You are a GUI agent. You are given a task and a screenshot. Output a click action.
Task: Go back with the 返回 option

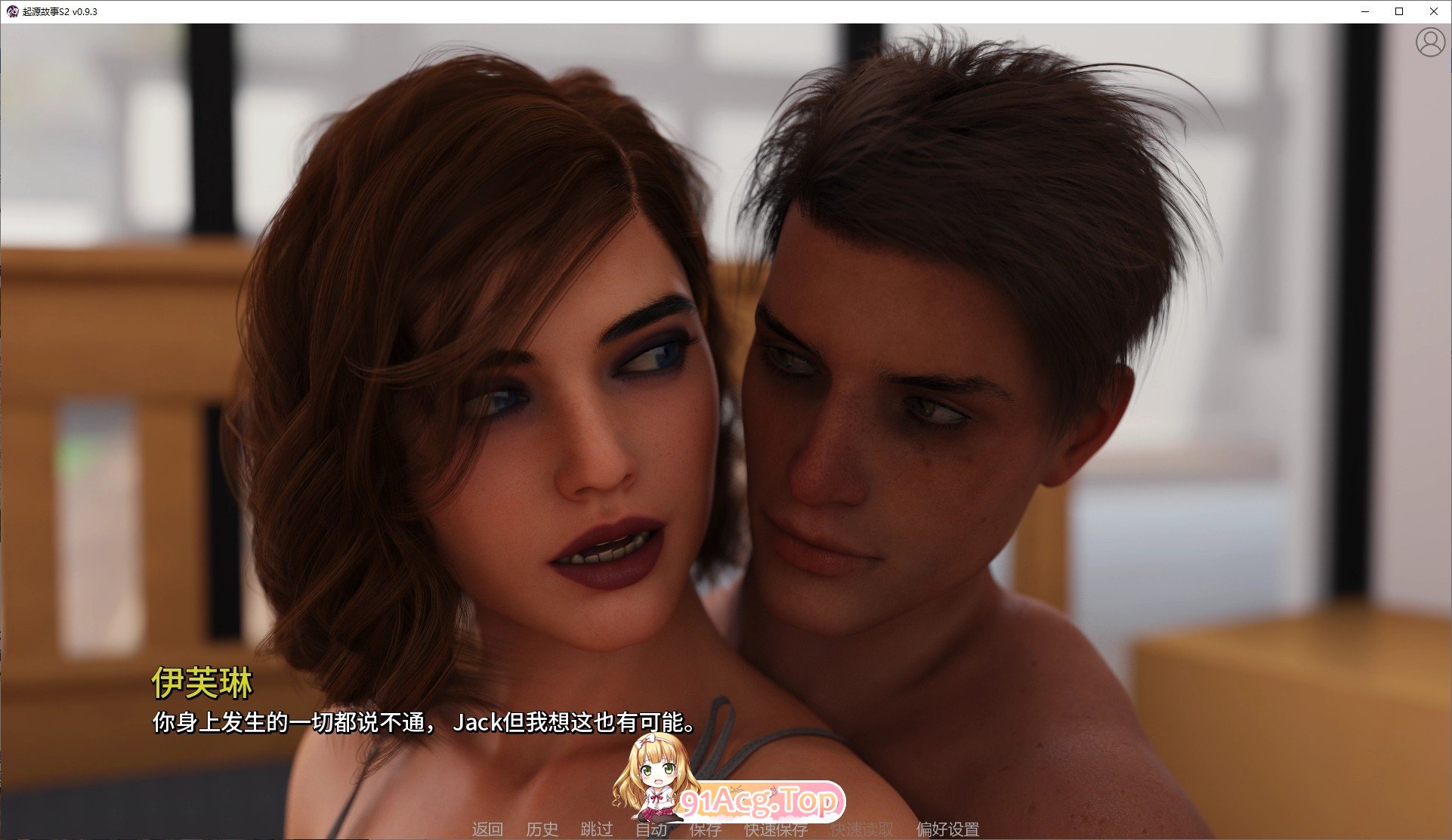[x=490, y=829]
